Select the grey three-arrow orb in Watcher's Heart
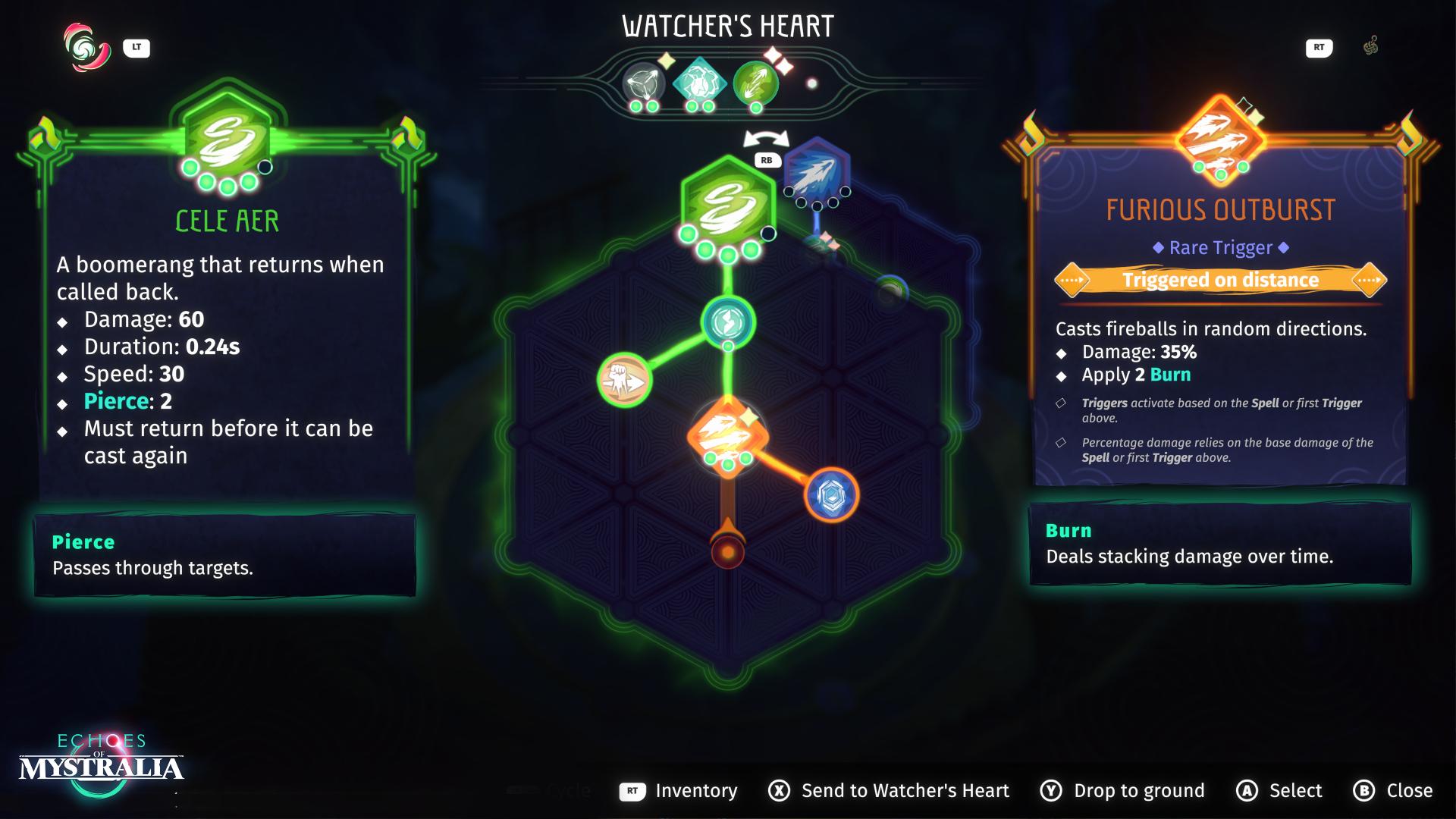The height and width of the screenshot is (819, 1456). pos(643,82)
